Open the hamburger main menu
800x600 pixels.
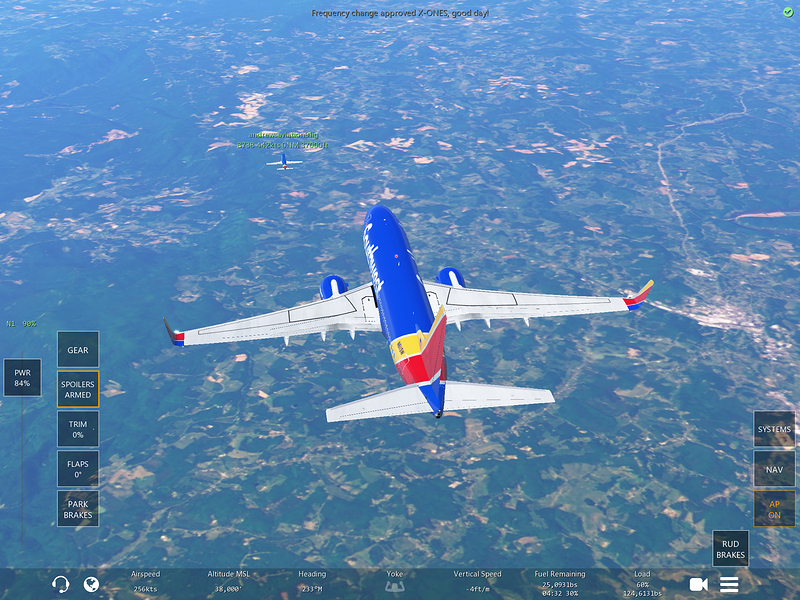(729, 584)
